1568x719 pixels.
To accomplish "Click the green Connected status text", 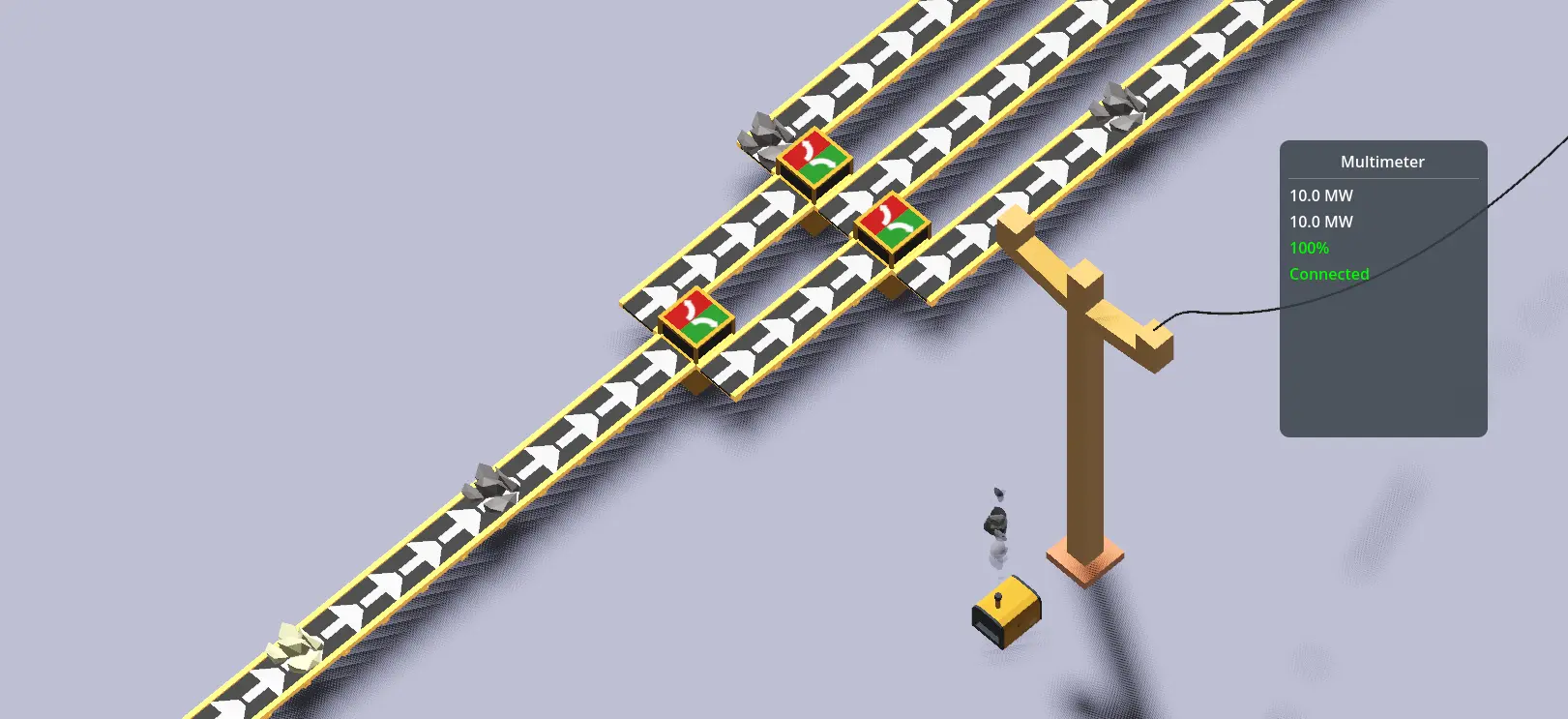I will coord(1329,274).
